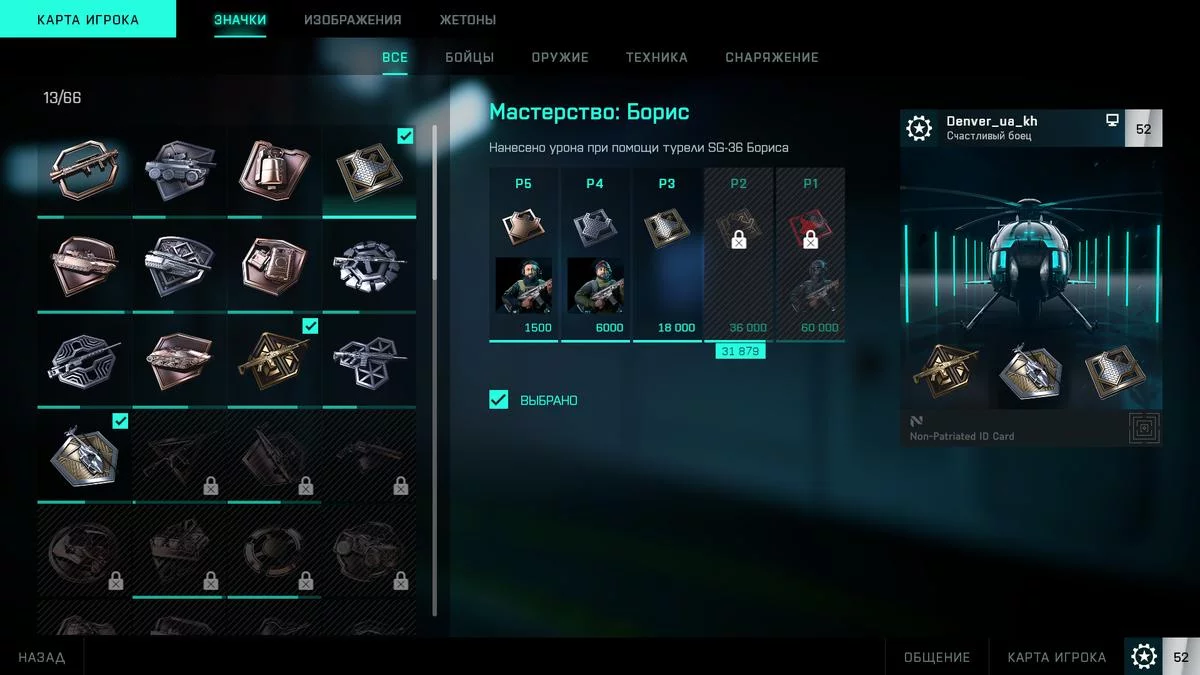Open the Изображения tab

point(353,20)
